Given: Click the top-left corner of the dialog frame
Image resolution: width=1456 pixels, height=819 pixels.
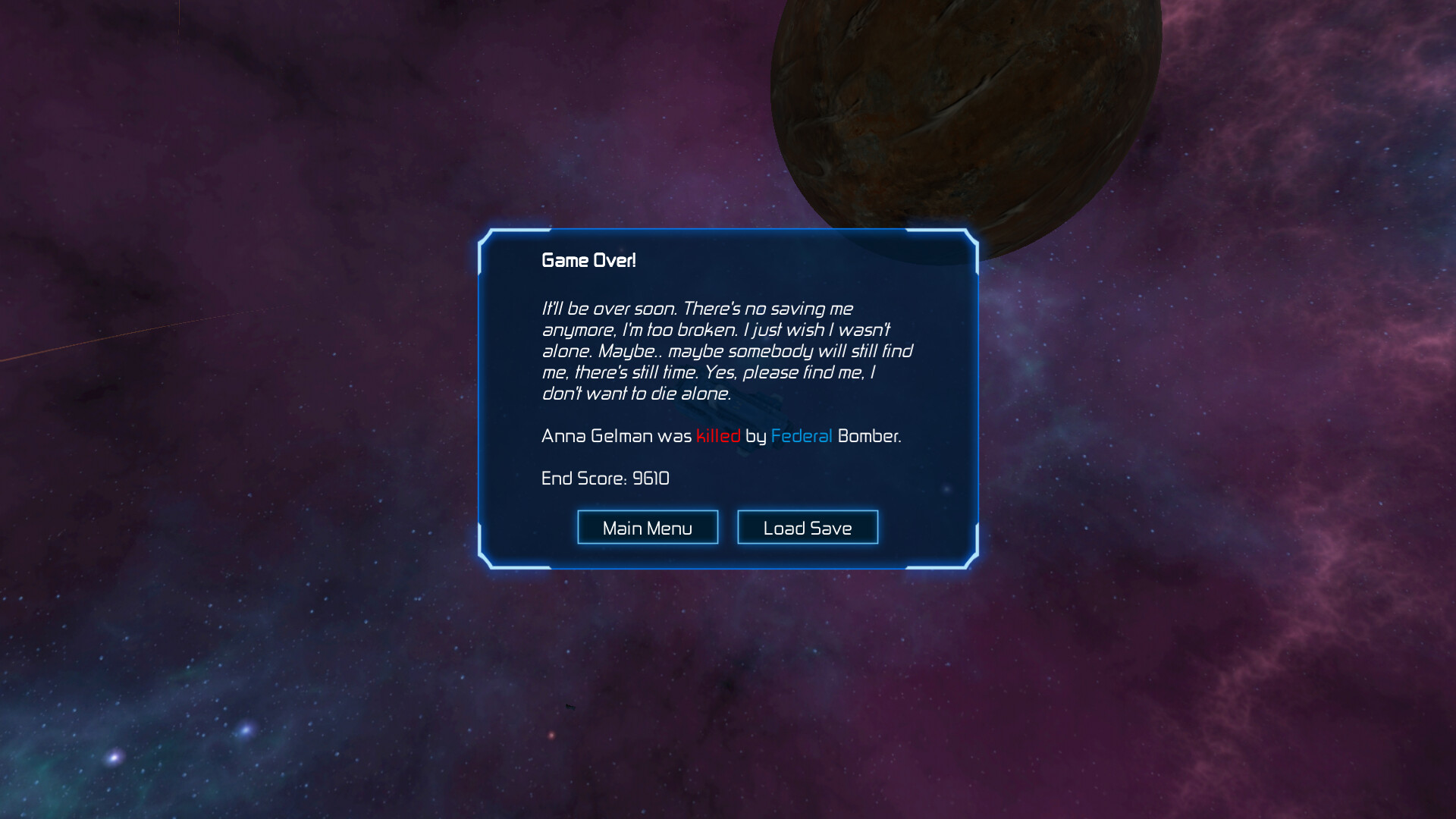Looking at the screenshot, I should [485, 235].
